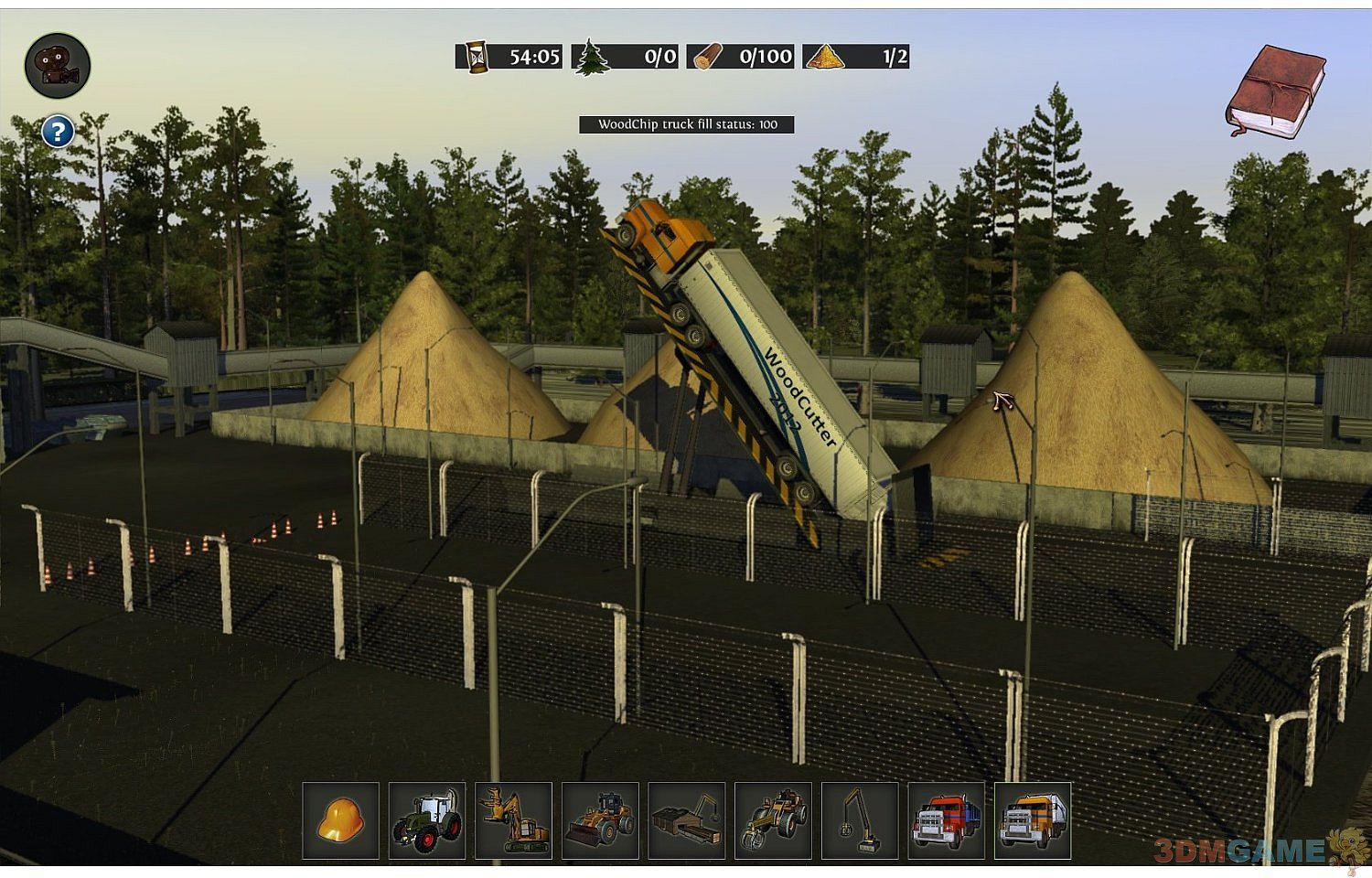
Task: Switch to the green tractor vehicle
Action: pyautogui.click(x=427, y=820)
